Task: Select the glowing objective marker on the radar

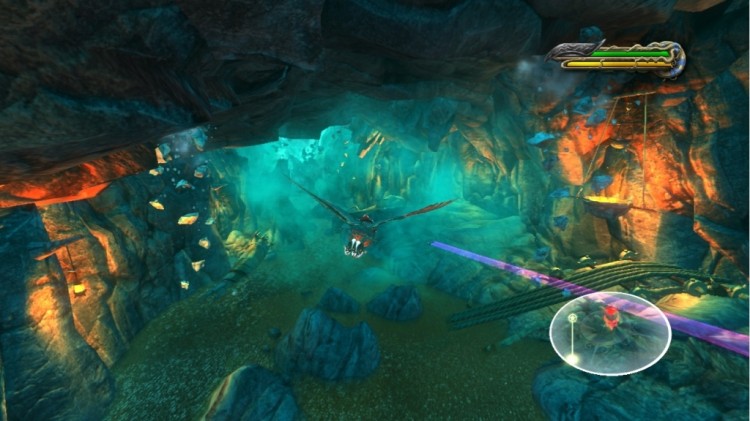Action: (x=573, y=320)
